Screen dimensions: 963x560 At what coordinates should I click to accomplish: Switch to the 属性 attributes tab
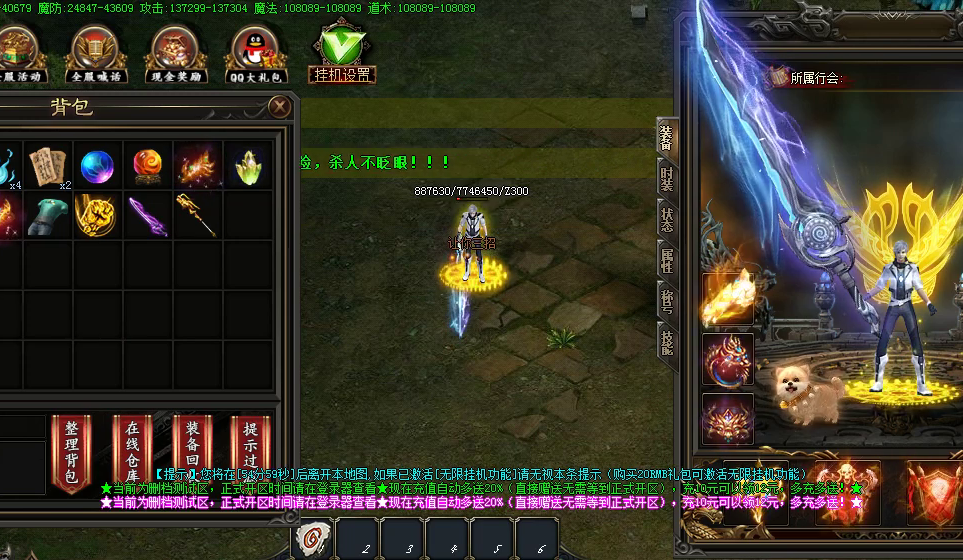pyautogui.click(x=667, y=260)
